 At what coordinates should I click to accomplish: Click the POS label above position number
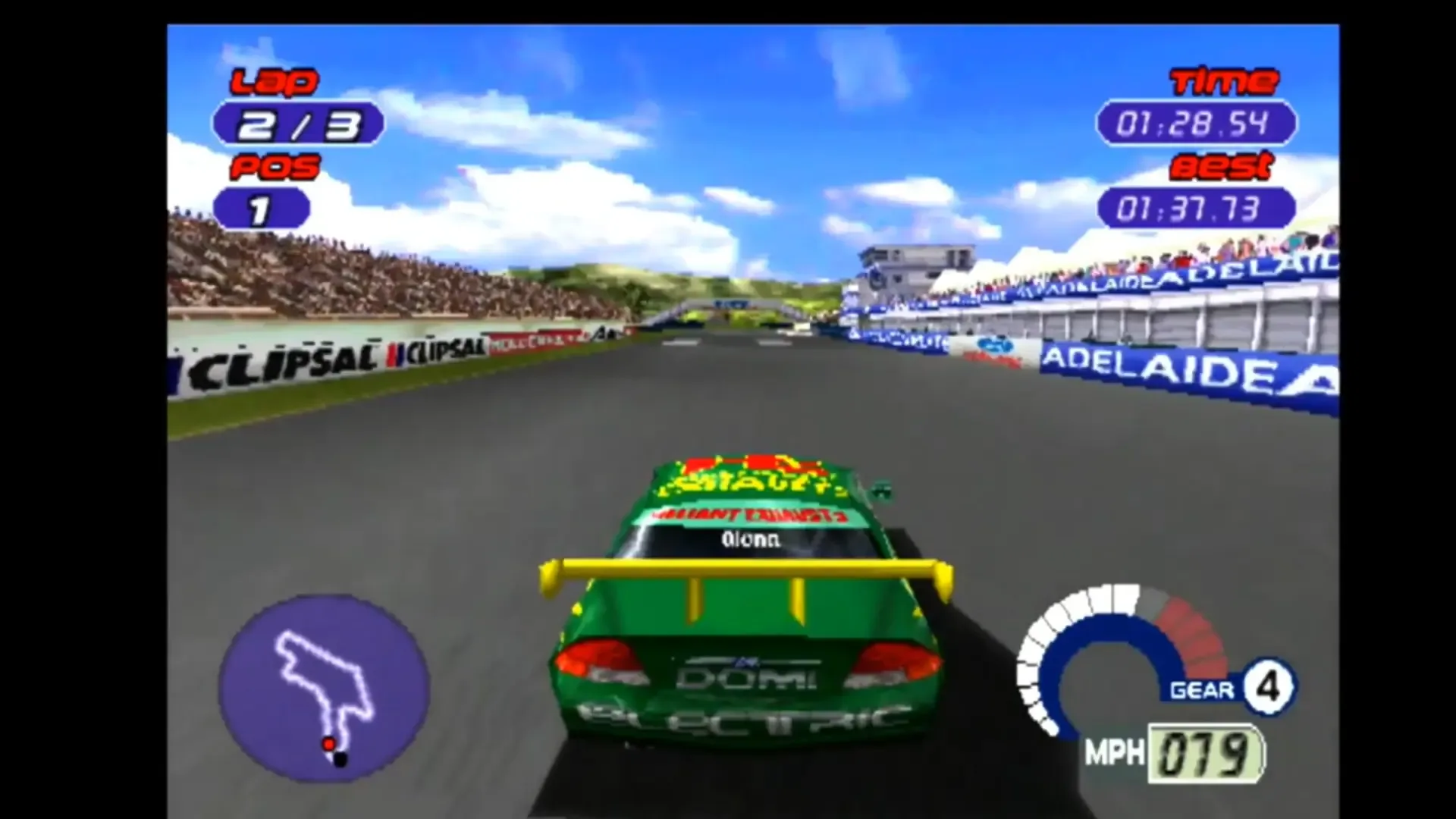(x=273, y=165)
